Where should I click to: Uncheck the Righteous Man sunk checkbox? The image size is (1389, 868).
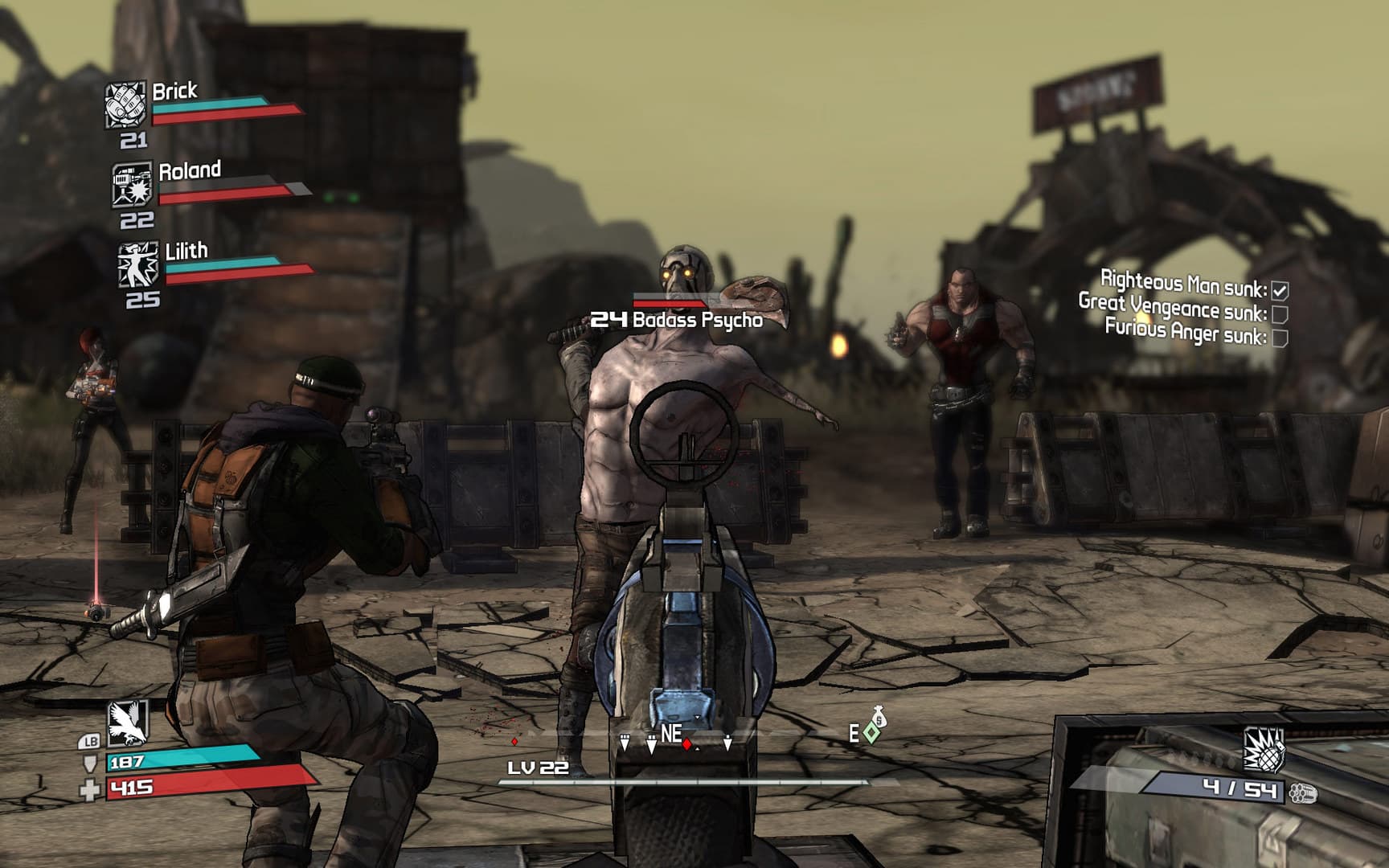[x=1280, y=289]
